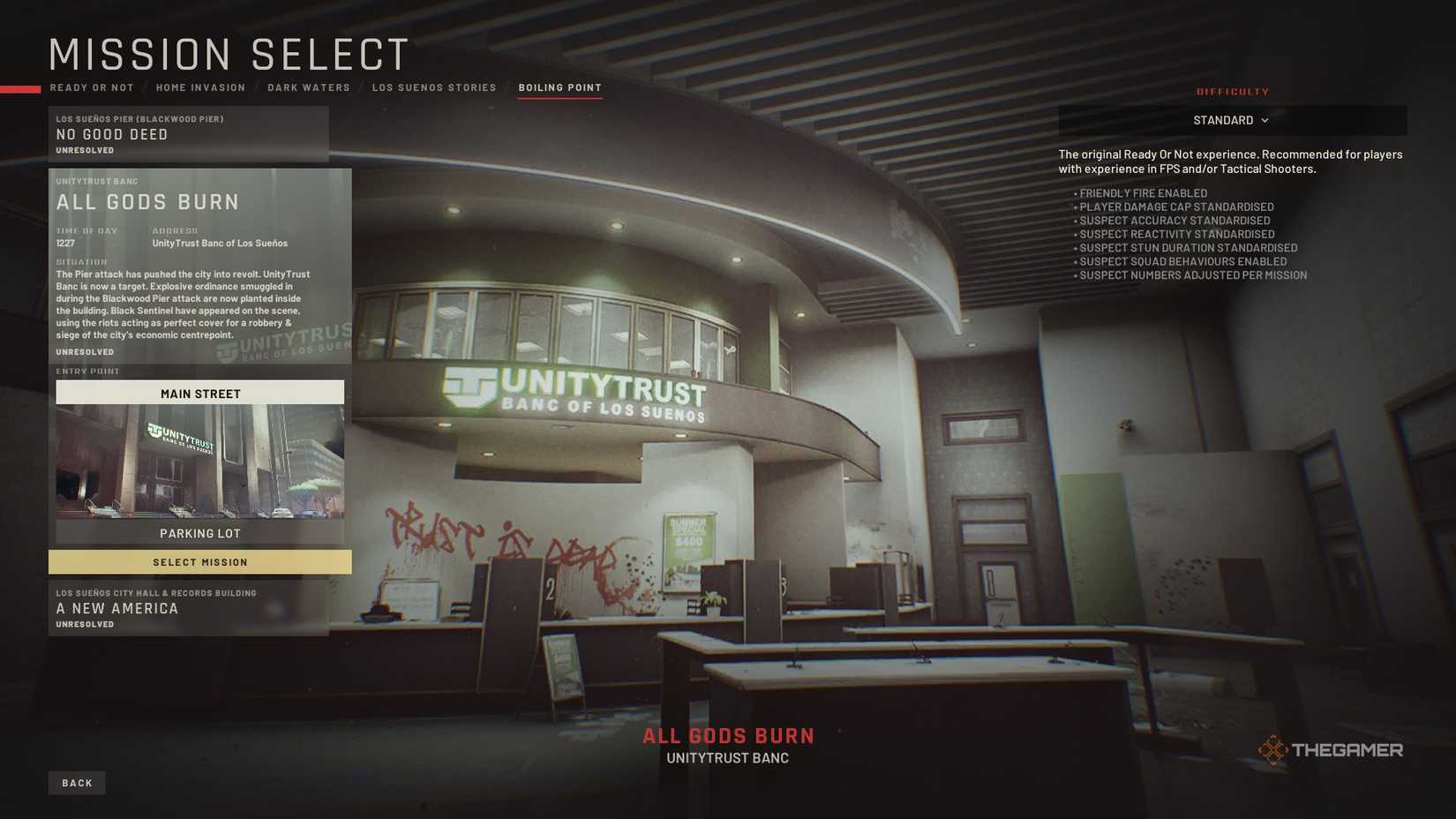Select the No Good Deed mission
Viewport: 1456px width, 819px height.
[x=191, y=134]
